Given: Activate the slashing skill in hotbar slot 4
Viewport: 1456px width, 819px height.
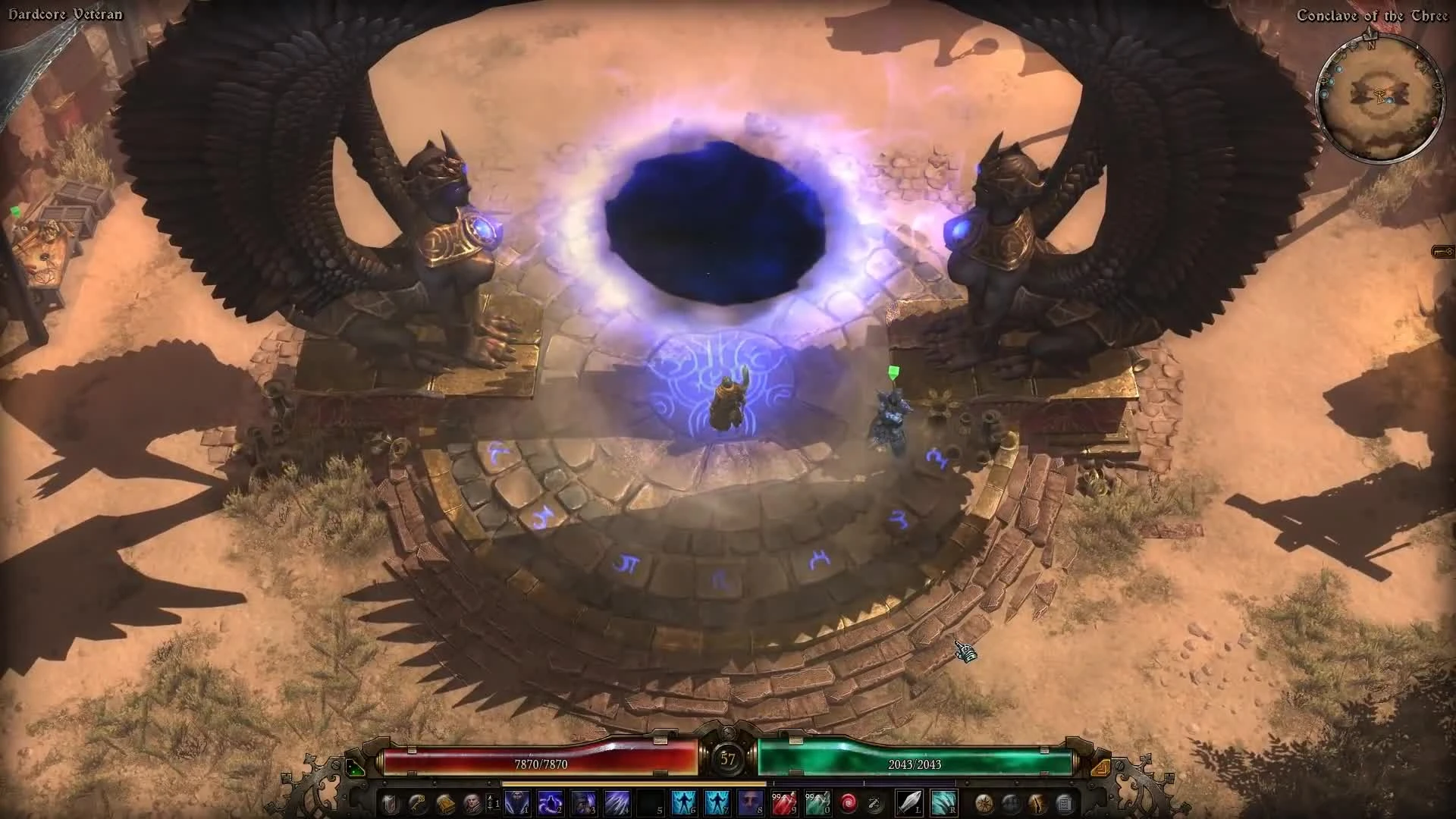Looking at the screenshot, I should 617,802.
